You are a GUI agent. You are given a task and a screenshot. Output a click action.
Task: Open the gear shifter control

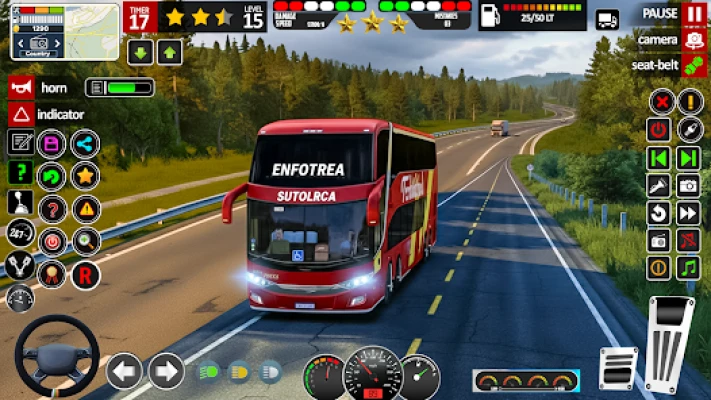(x=20, y=203)
